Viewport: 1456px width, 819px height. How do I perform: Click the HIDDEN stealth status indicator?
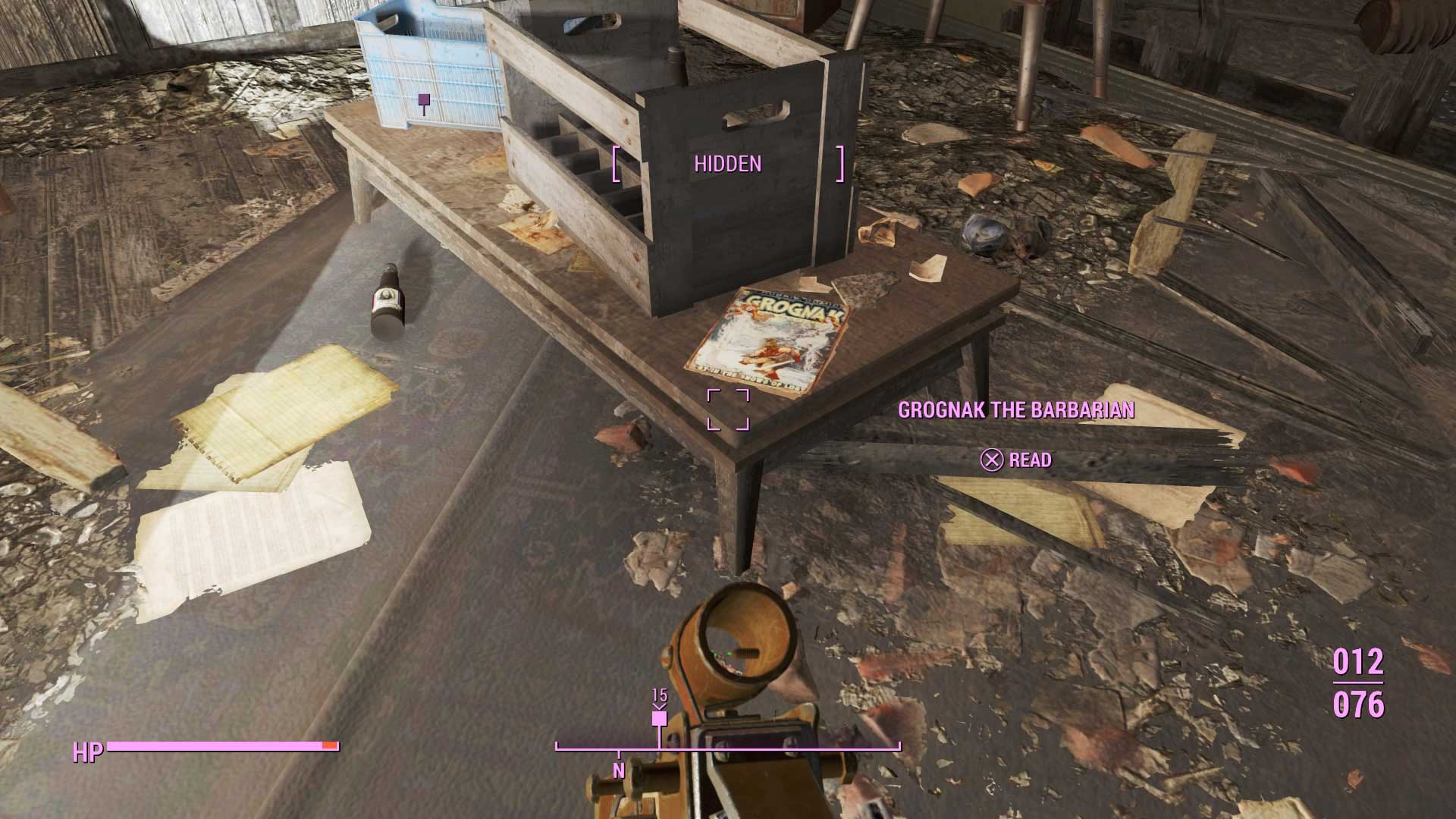(x=727, y=164)
